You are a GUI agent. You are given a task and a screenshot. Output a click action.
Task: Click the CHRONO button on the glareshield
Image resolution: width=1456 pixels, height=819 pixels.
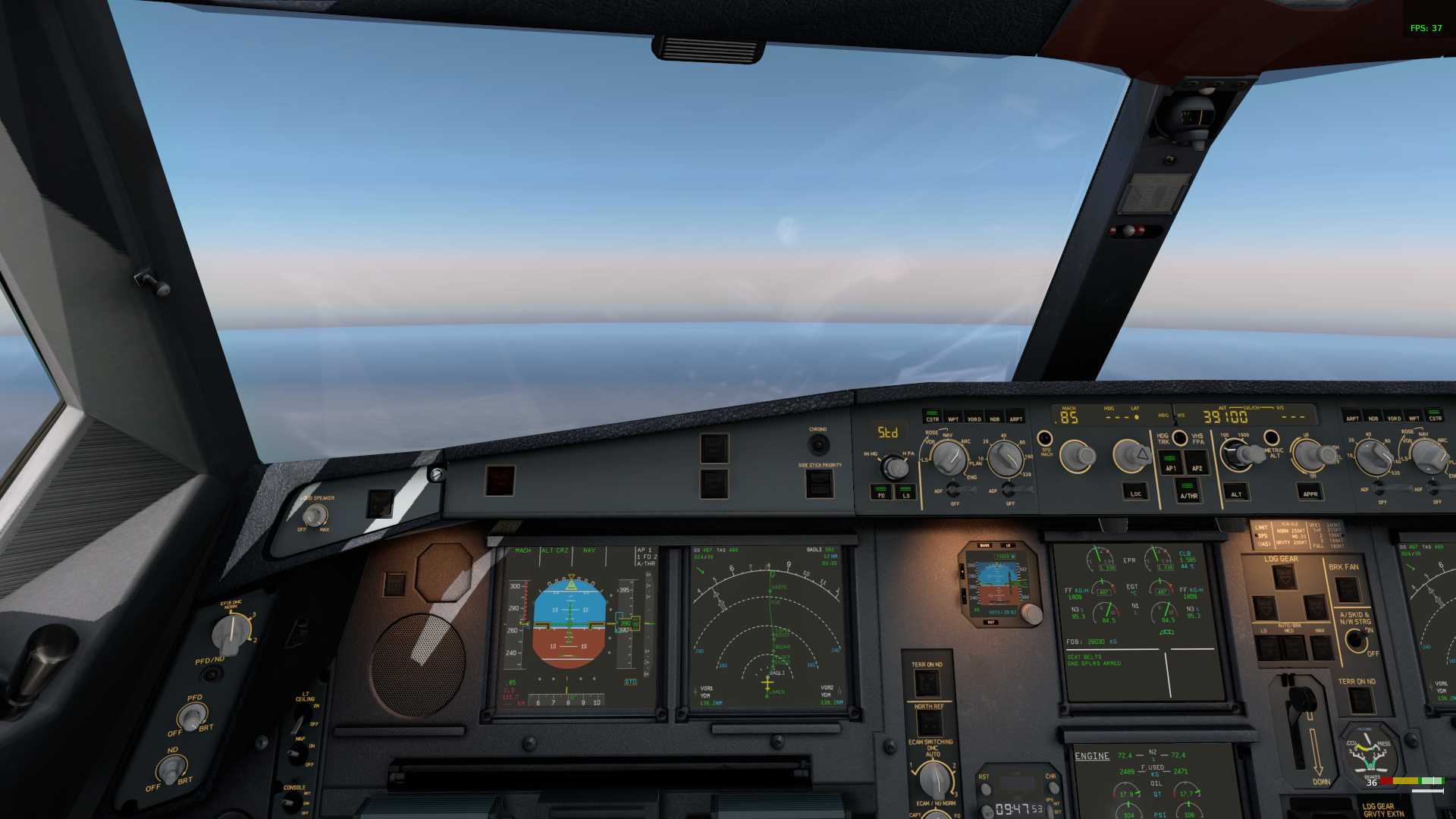[818, 444]
